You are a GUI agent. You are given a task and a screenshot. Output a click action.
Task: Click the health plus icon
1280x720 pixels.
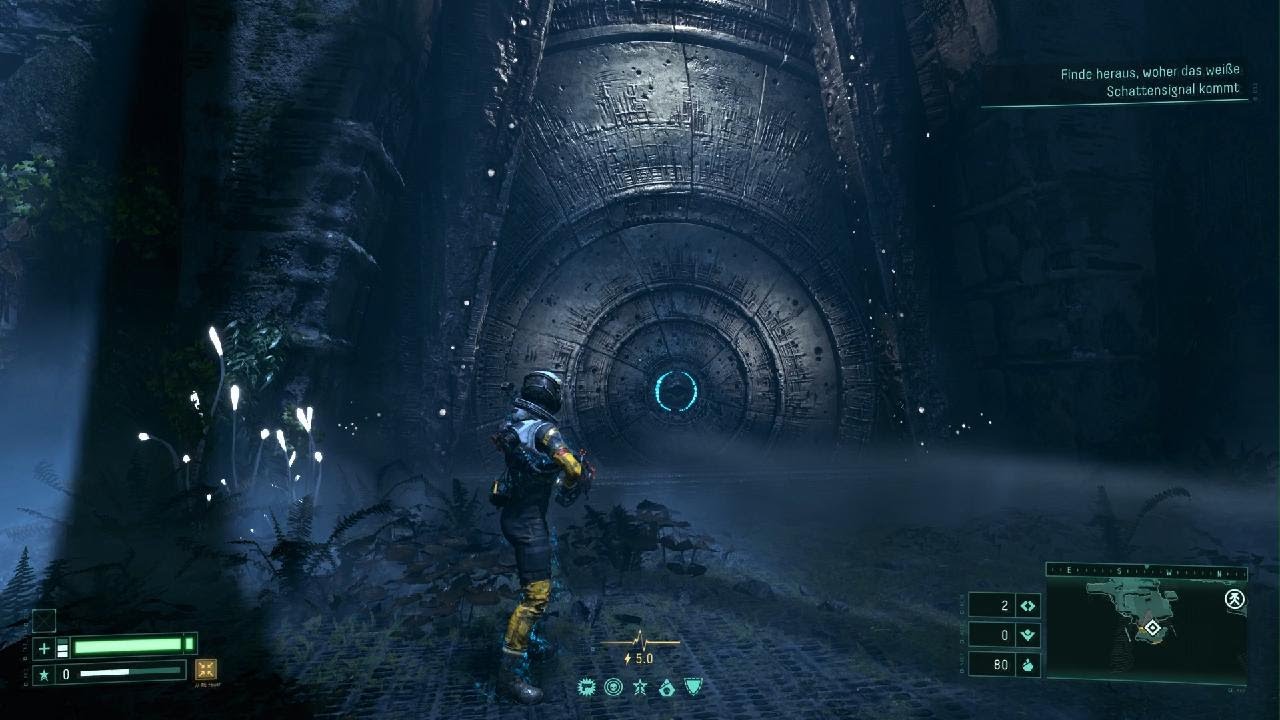[44, 647]
